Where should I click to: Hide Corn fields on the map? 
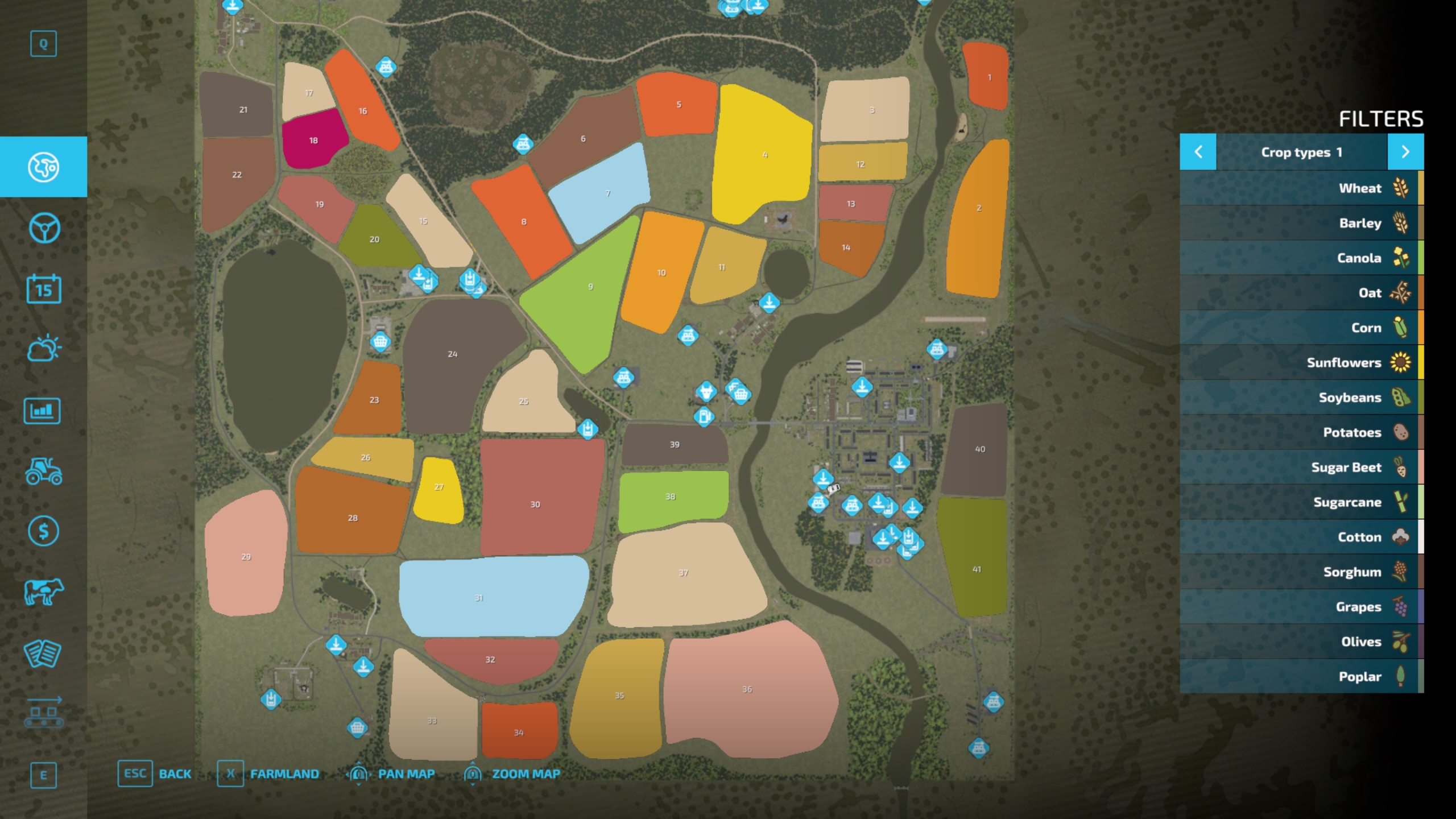(1301, 328)
